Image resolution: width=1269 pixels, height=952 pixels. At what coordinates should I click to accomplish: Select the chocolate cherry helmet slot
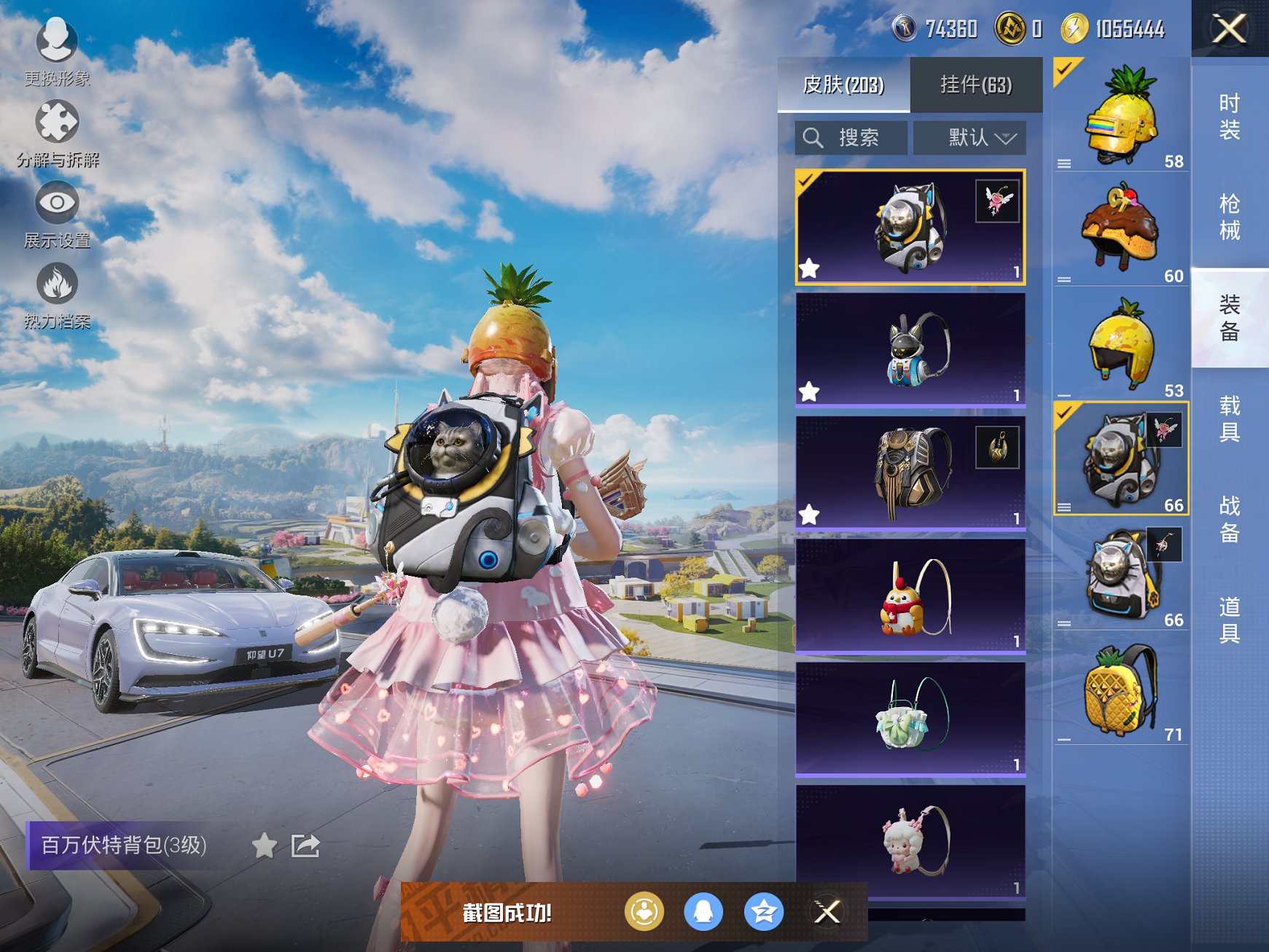point(1120,228)
